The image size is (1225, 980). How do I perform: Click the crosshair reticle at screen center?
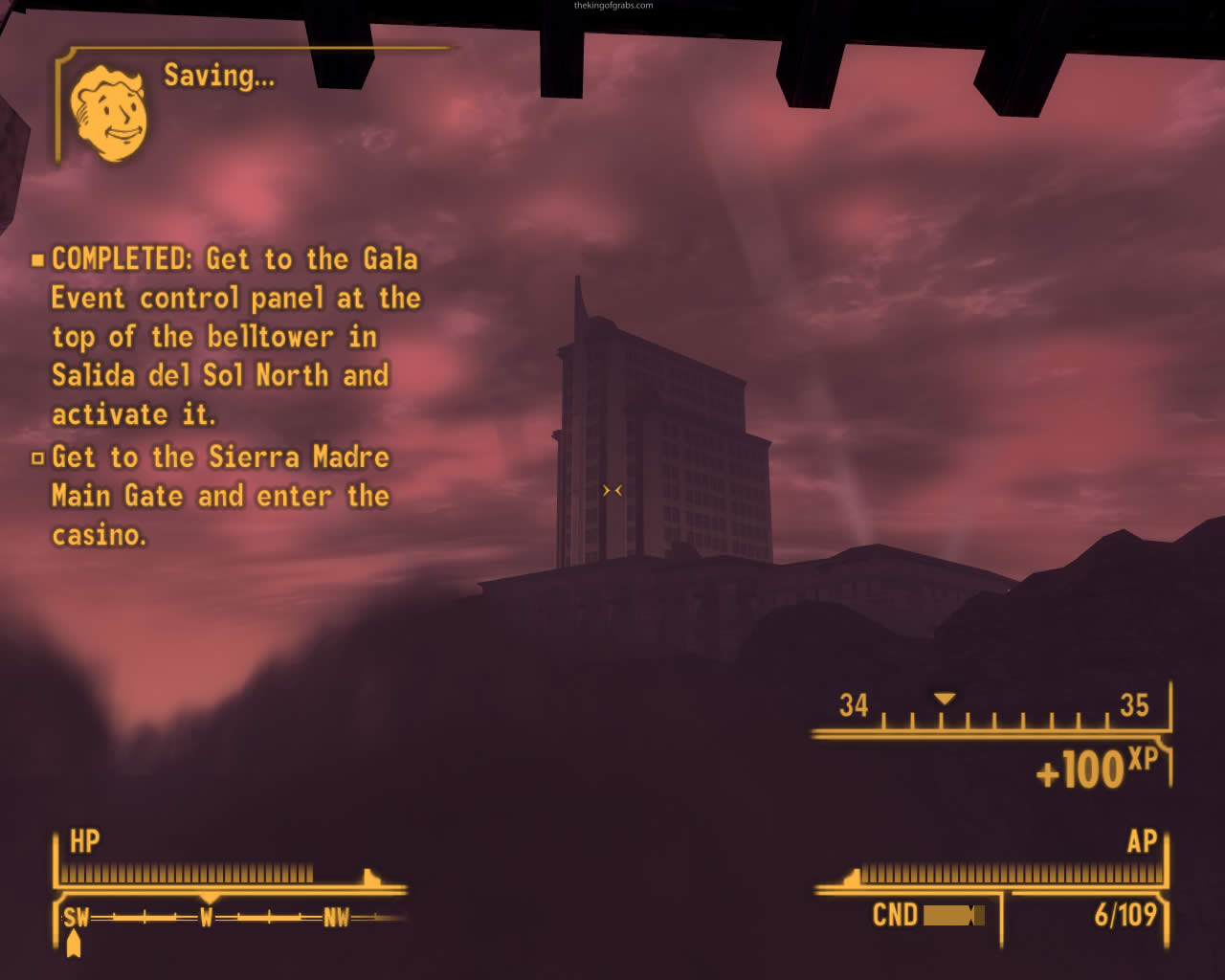pos(612,490)
